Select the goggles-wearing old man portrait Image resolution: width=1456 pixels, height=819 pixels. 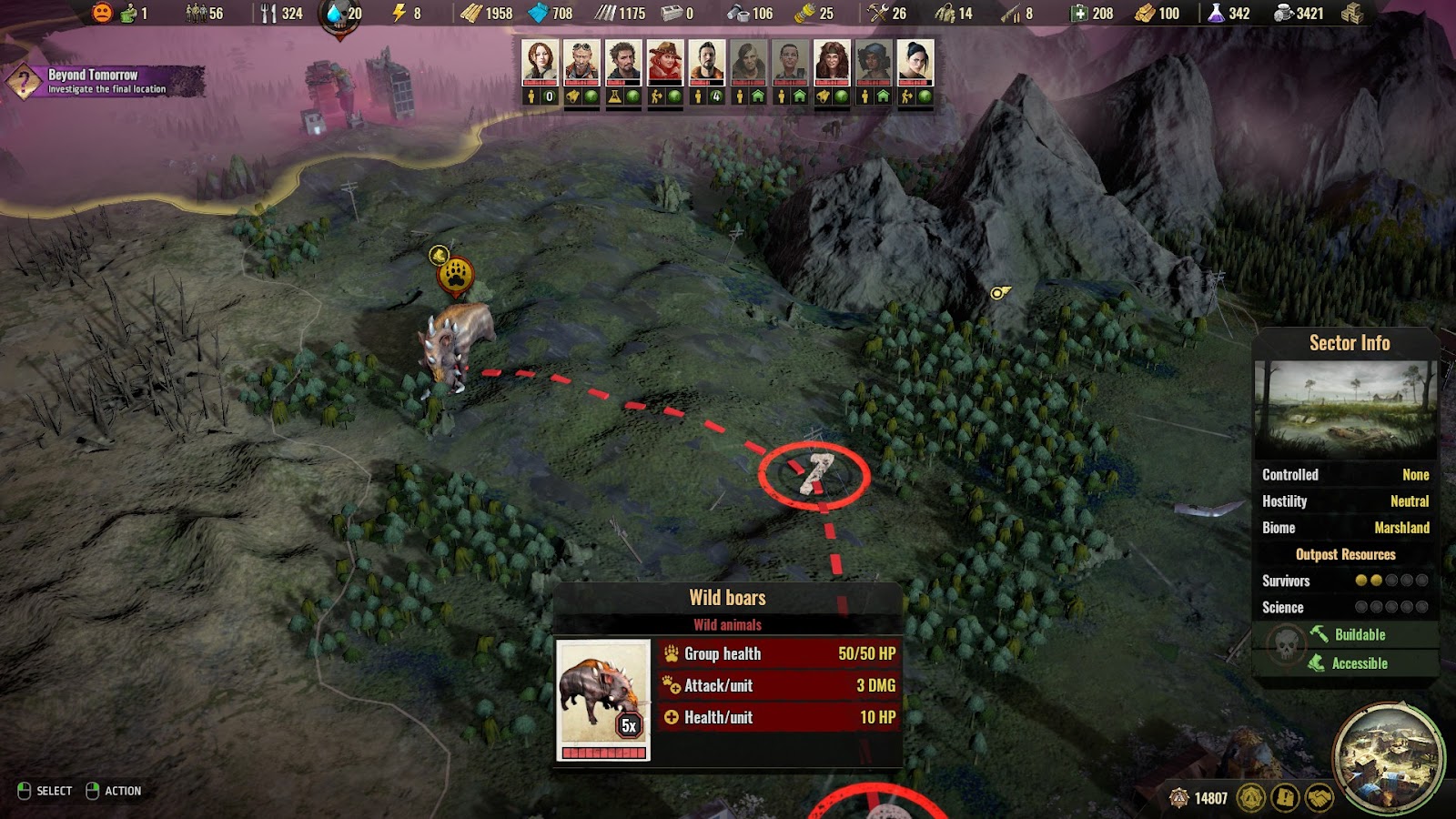[581, 63]
